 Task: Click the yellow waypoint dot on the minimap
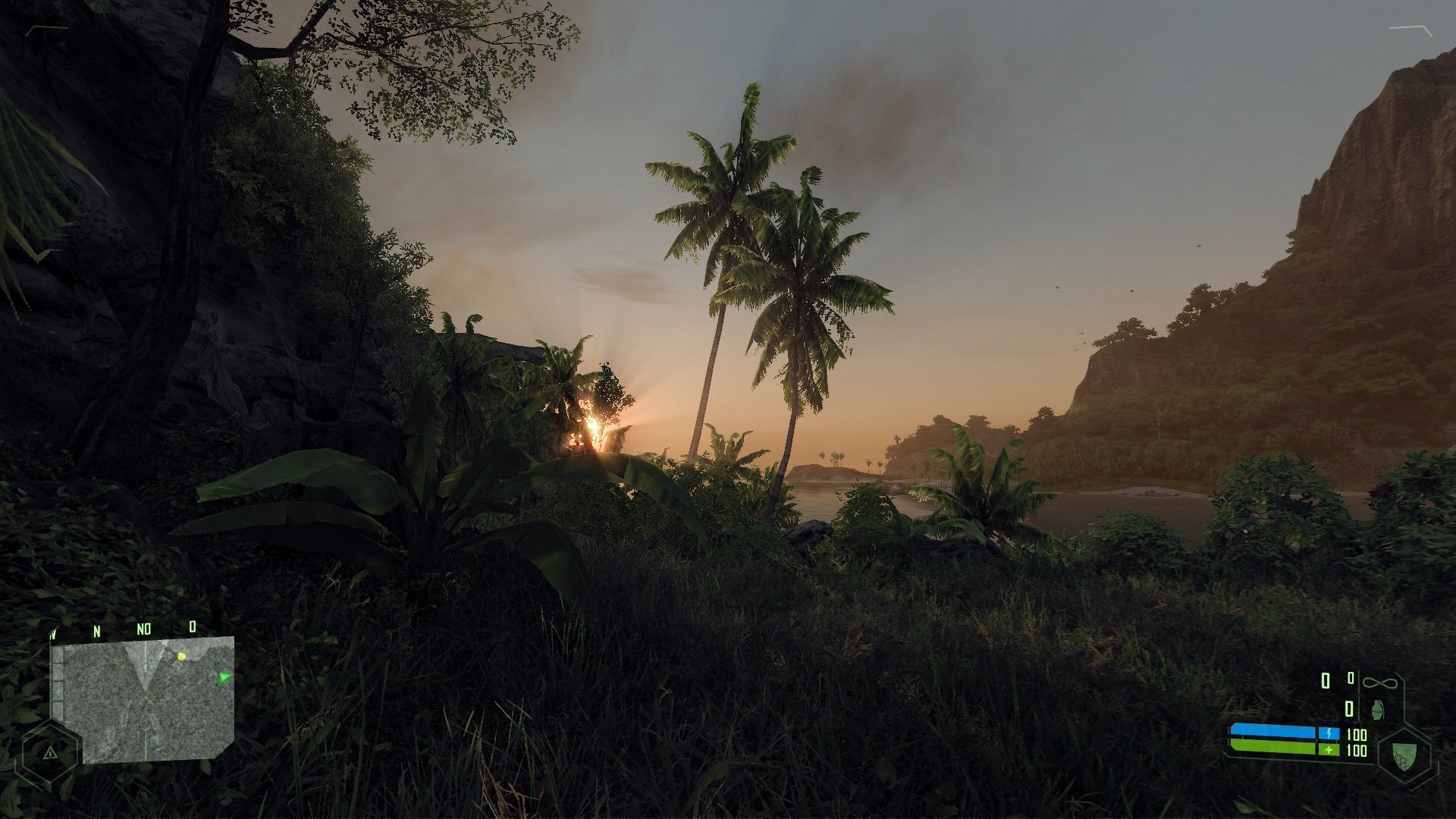182,657
